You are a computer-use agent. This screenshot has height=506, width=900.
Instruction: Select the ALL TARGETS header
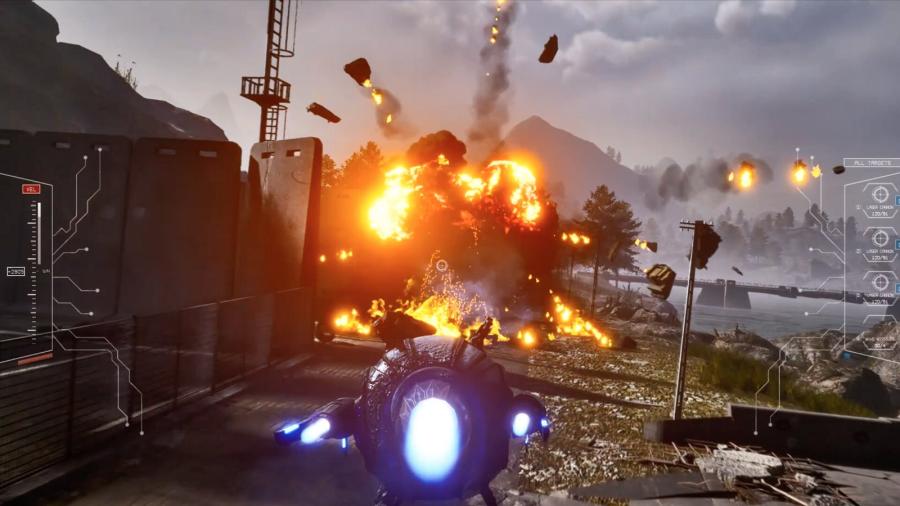(871, 162)
